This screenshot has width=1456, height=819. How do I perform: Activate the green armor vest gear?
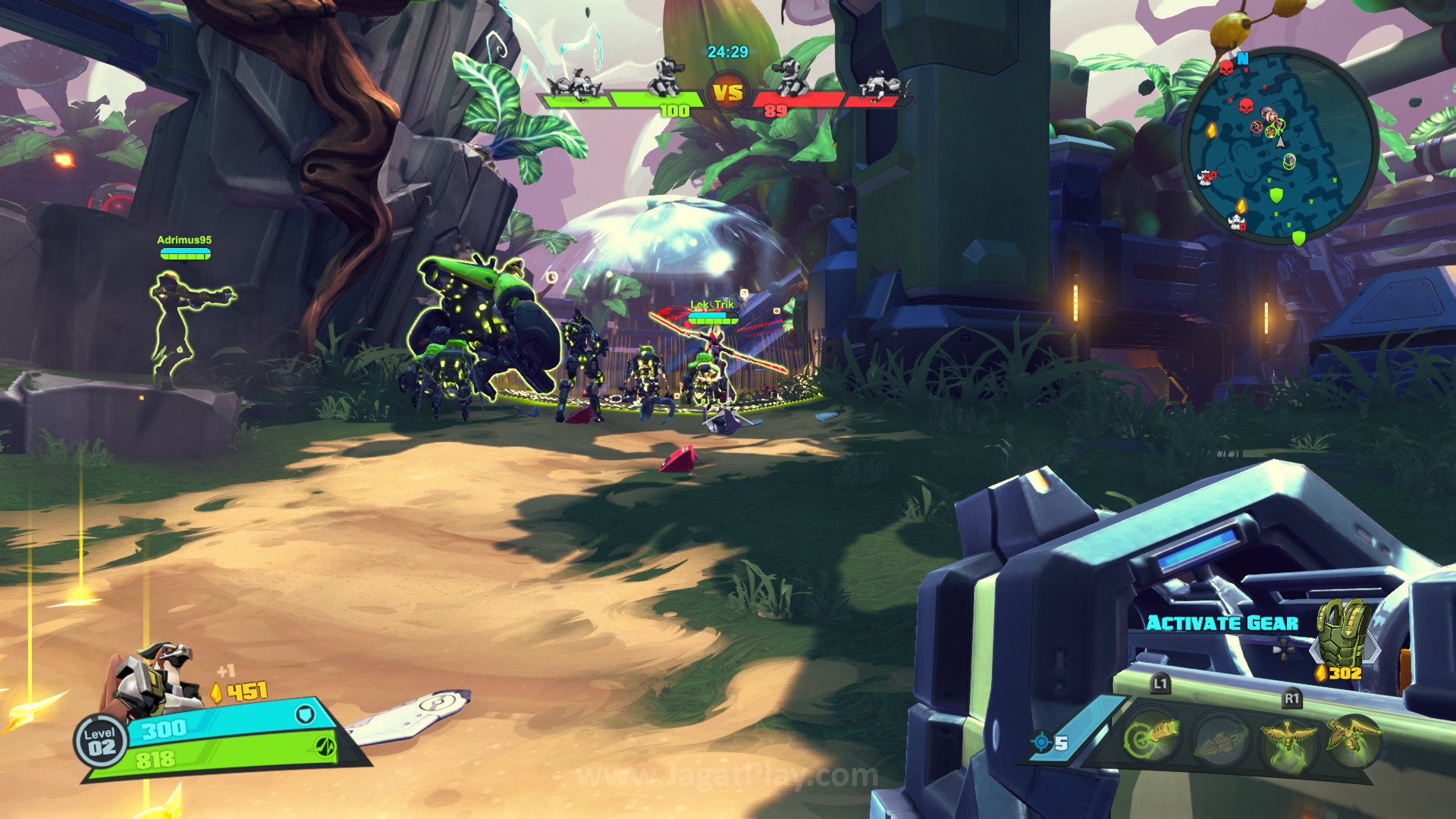pyautogui.click(x=1343, y=632)
